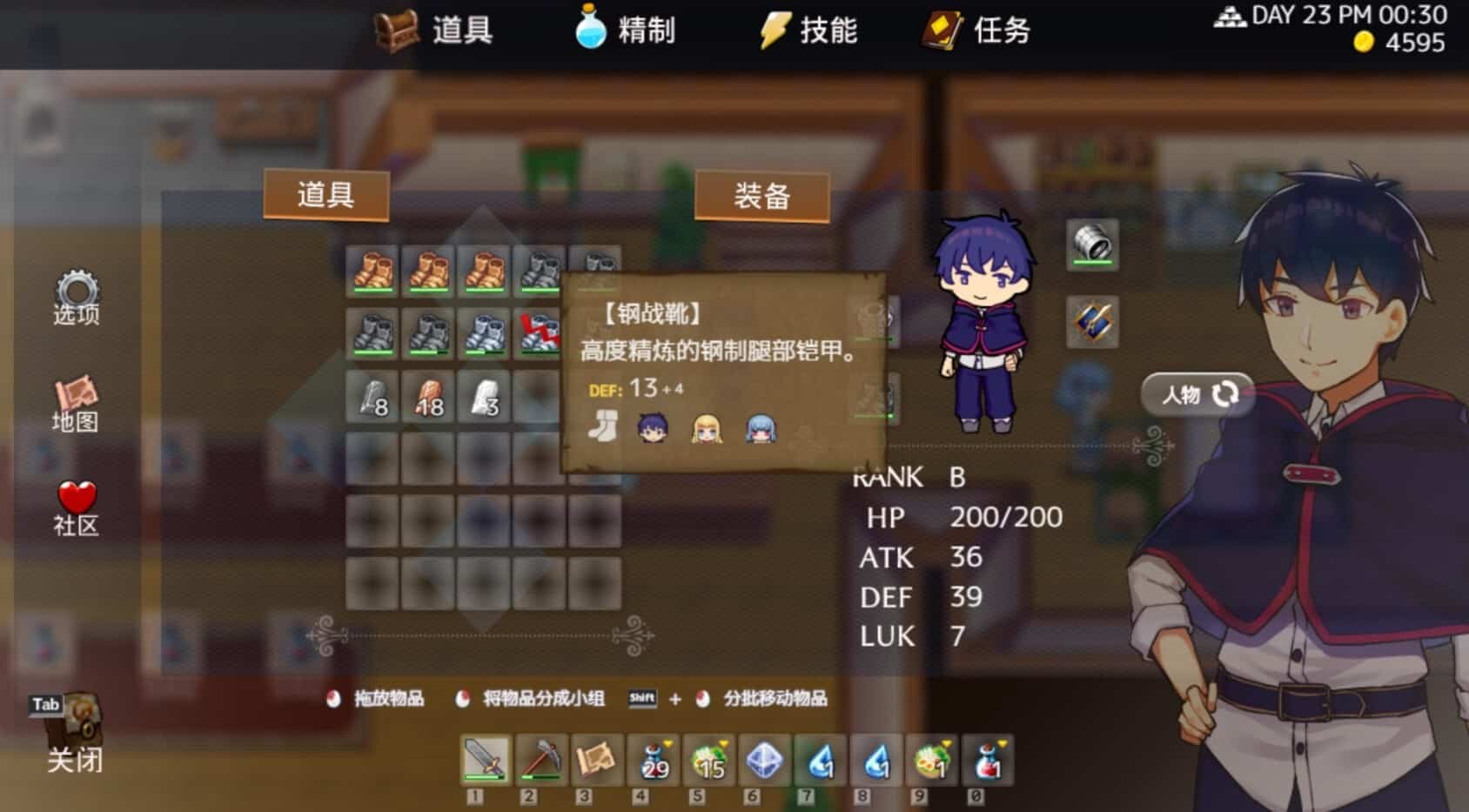1469x812 pixels.
Task: Open the 精制 refining menu
Action: point(626,30)
